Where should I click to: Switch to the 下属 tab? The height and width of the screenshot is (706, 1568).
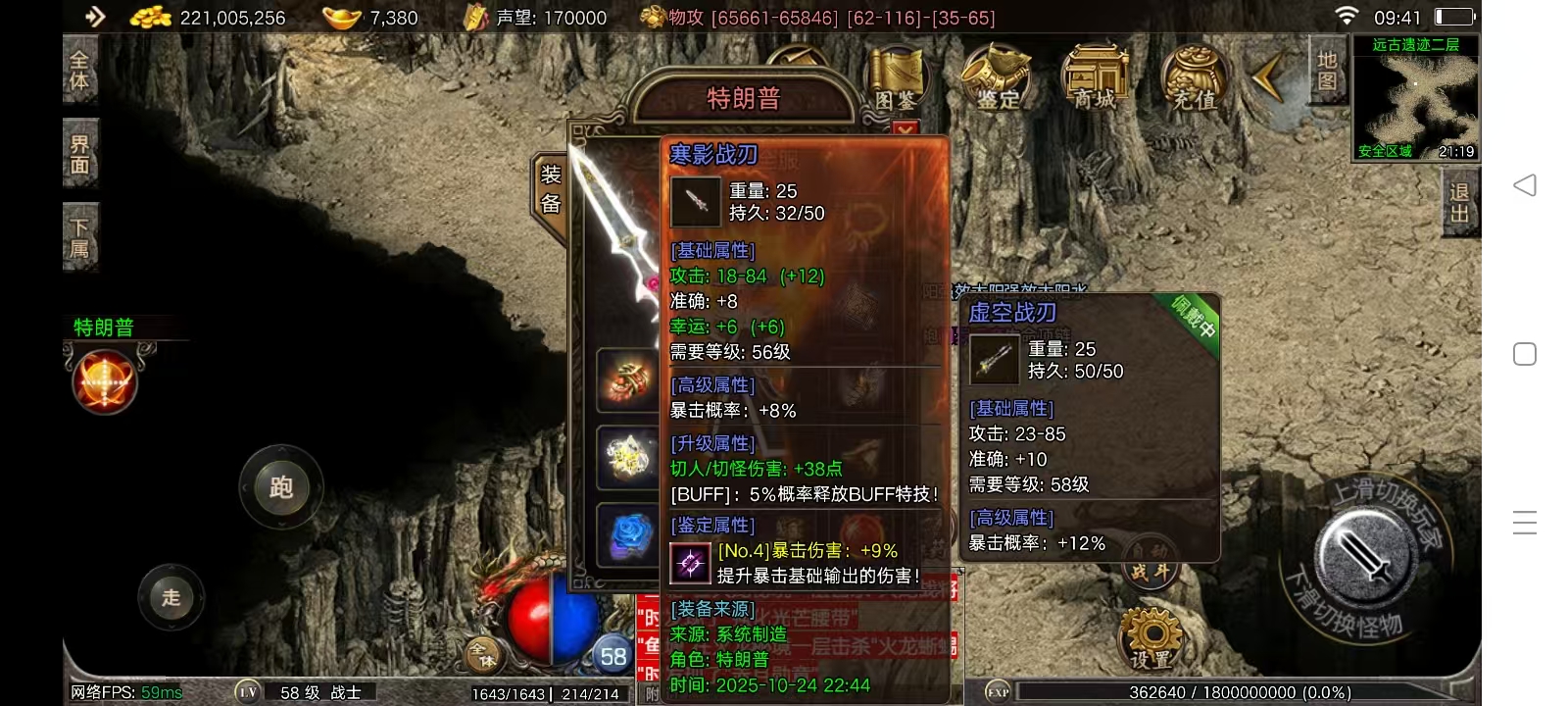79,235
